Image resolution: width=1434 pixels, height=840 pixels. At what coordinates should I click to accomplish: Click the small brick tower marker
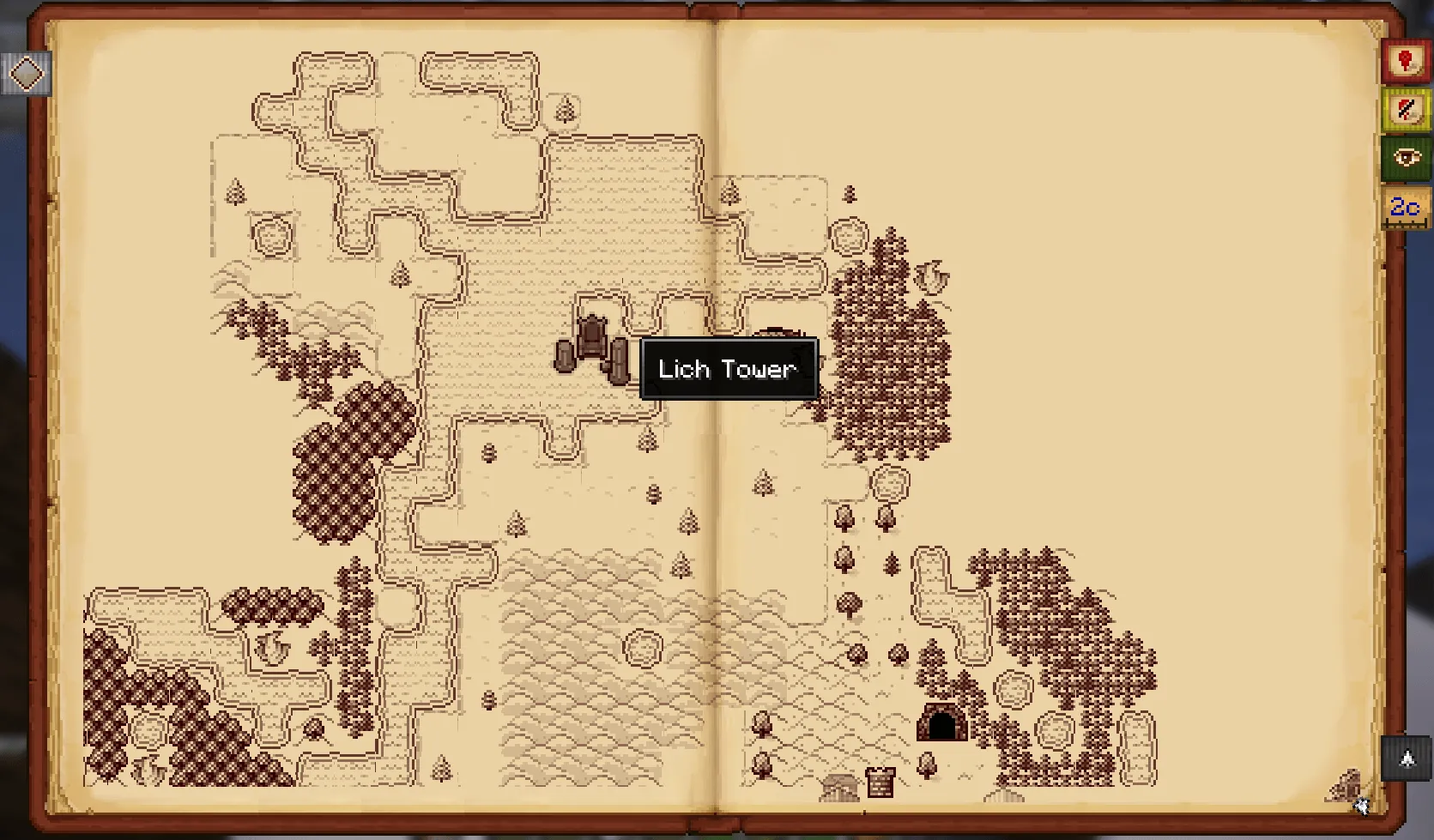tap(880, 782)
